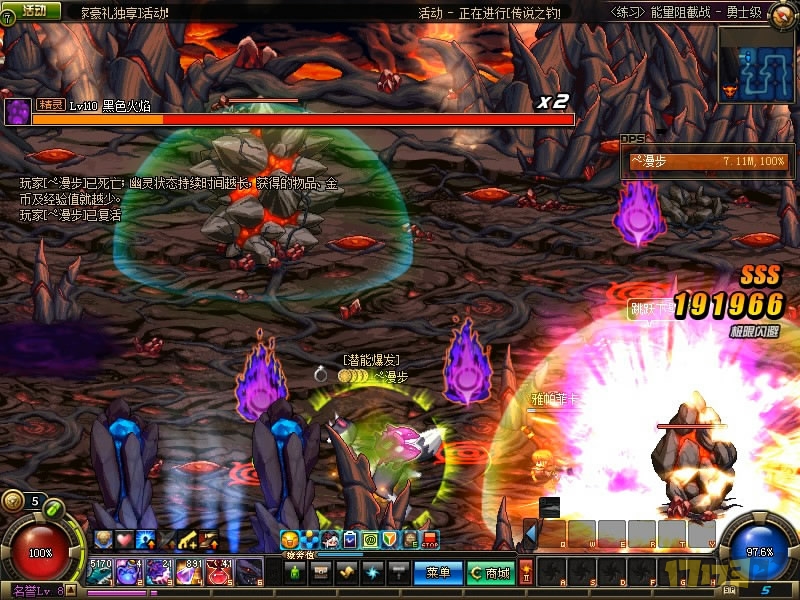The height and width of the screenshot is (600, 800).
Task: Click the dungeon minimap
Action: coord(757,63)
